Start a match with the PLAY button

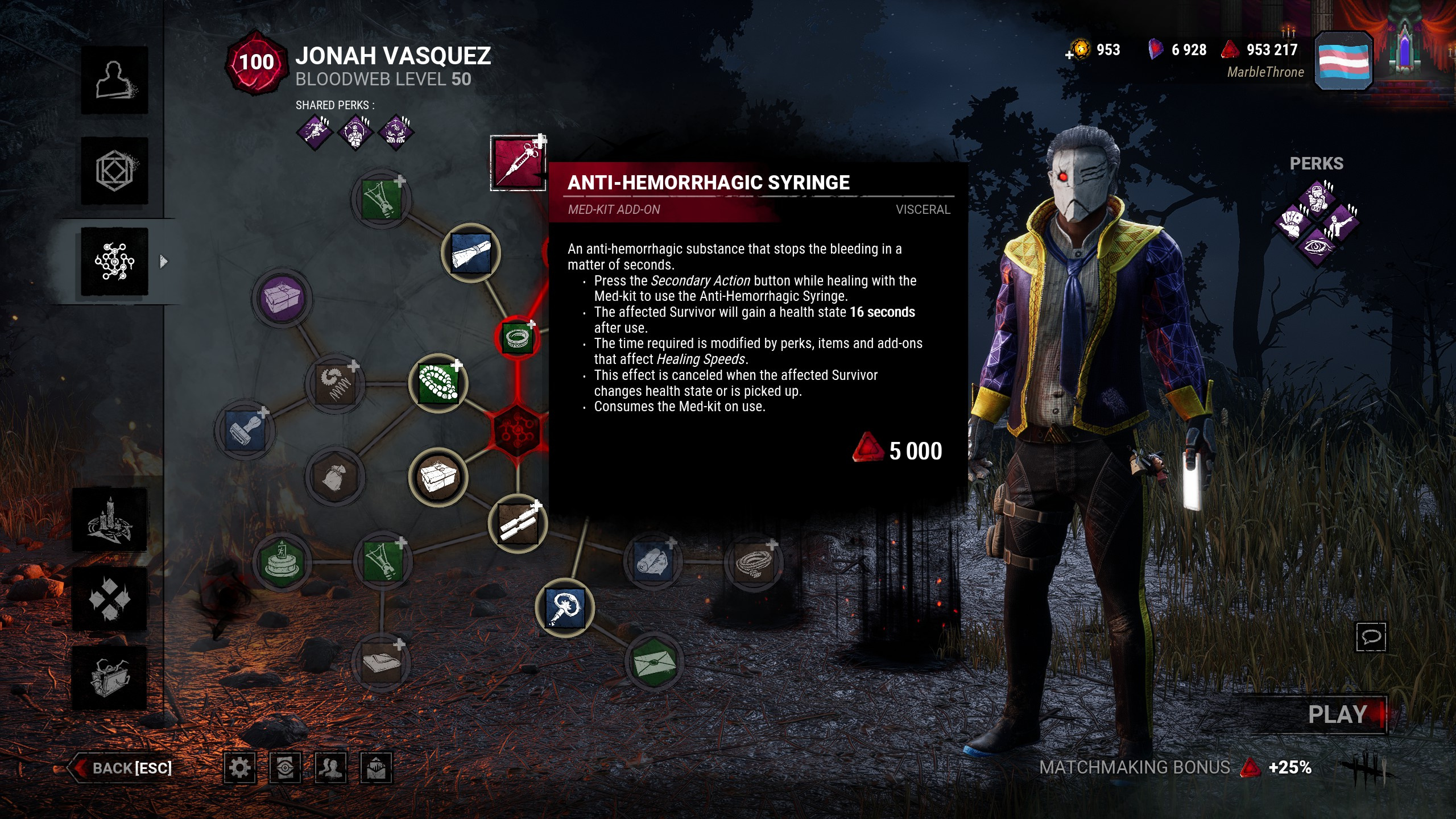[1337, 714]
